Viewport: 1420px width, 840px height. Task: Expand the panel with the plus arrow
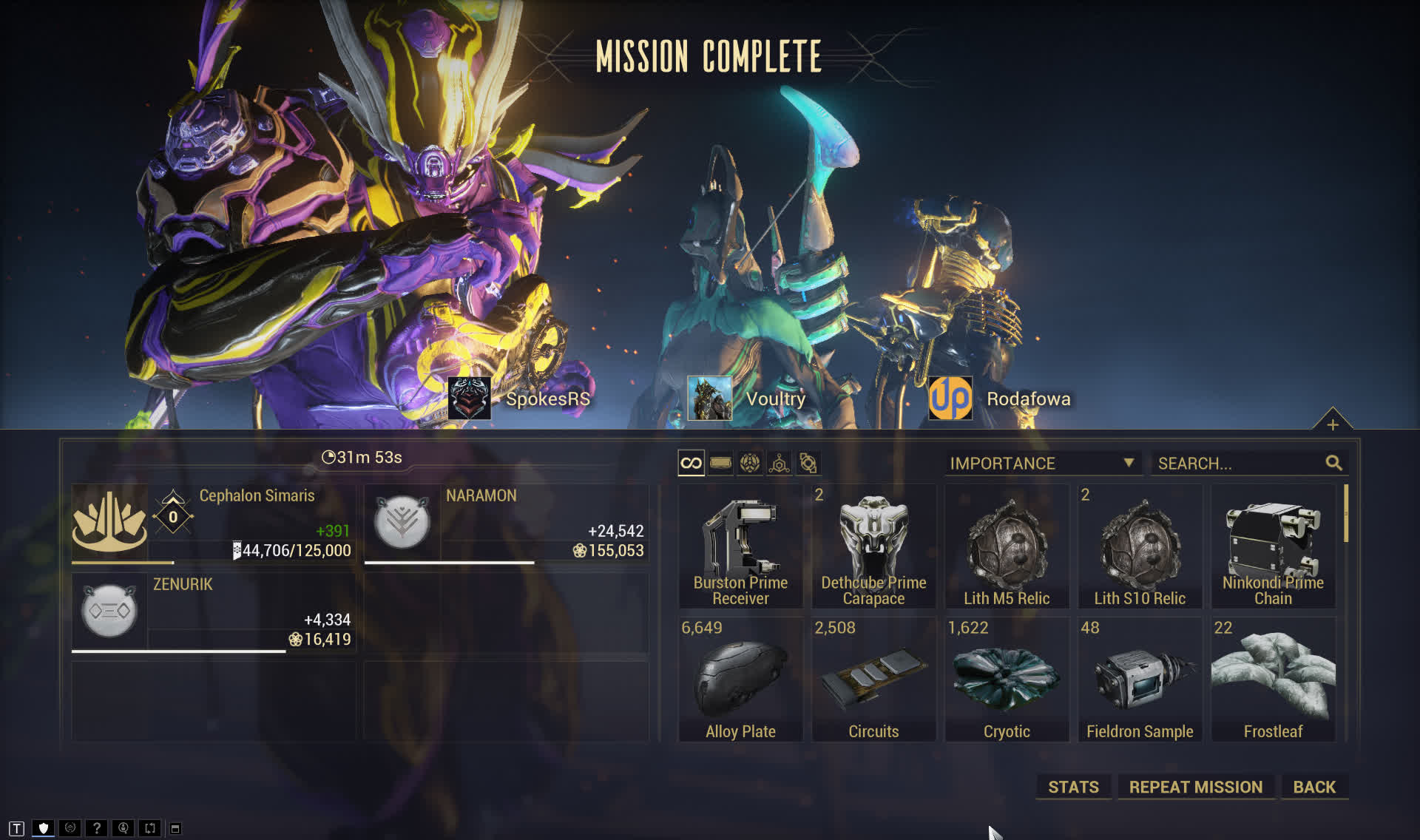[1332, 424]
